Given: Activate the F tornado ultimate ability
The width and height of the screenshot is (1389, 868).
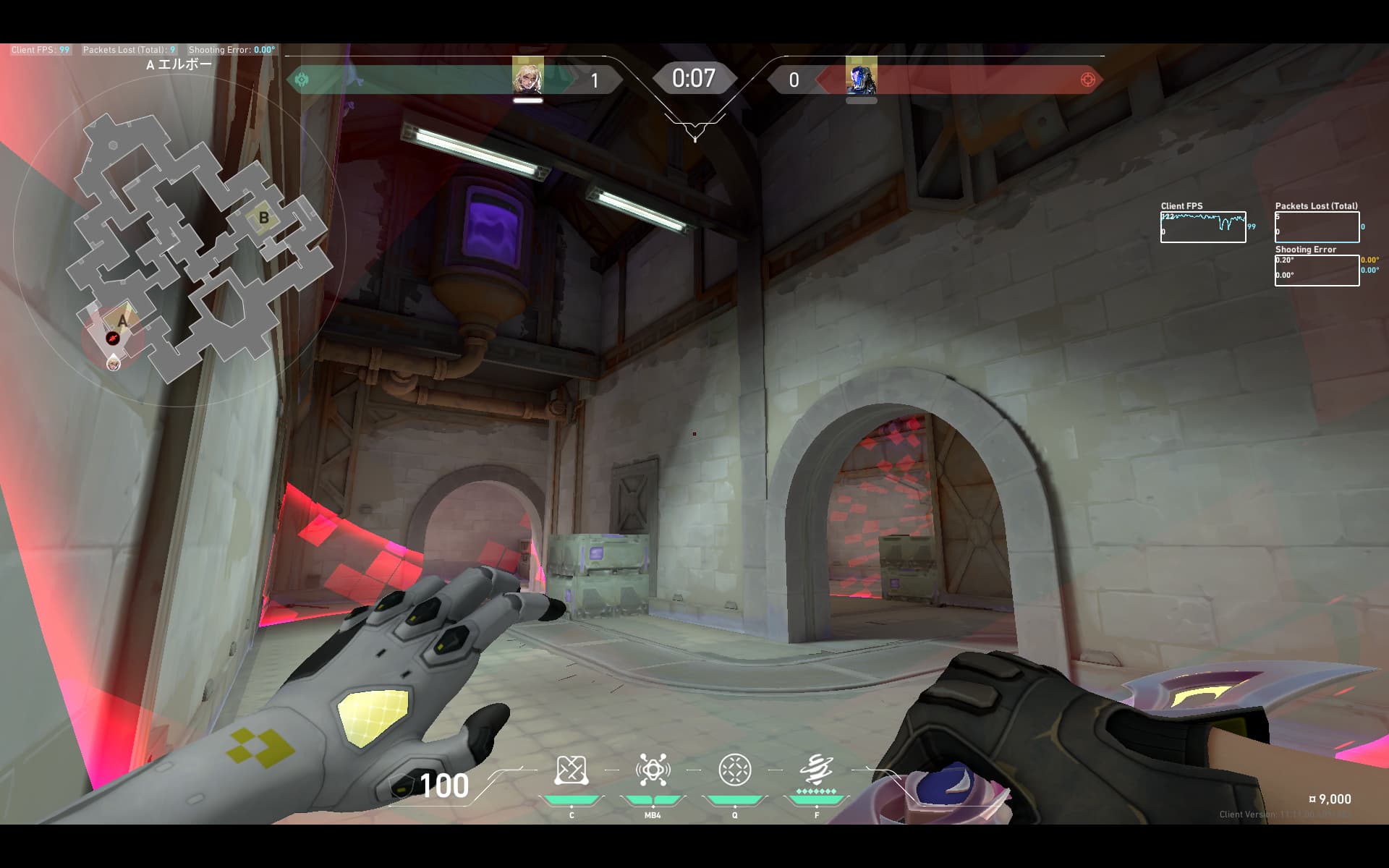Looking at the screenshot, I should point(816,771).
